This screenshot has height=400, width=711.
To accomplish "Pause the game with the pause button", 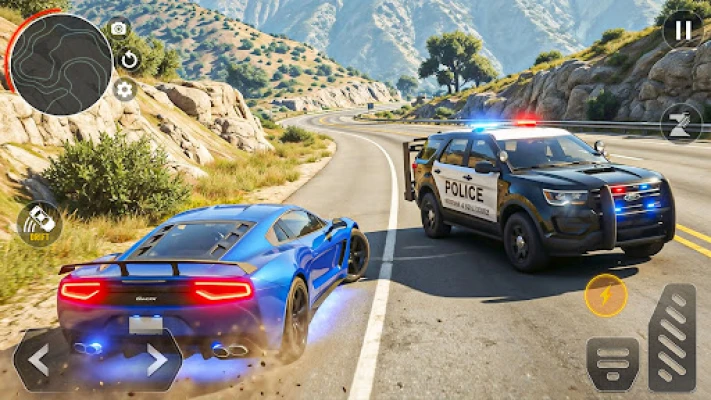I will [682, 30].
